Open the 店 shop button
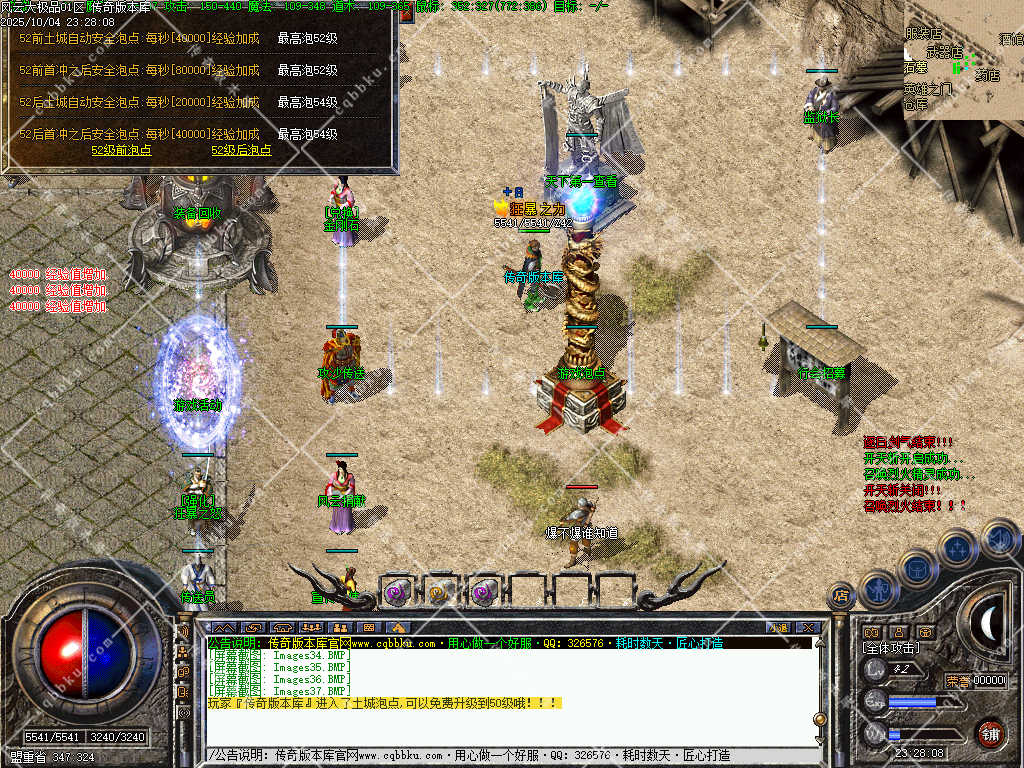Screen dimensions: 1024x768 point(840,597)
